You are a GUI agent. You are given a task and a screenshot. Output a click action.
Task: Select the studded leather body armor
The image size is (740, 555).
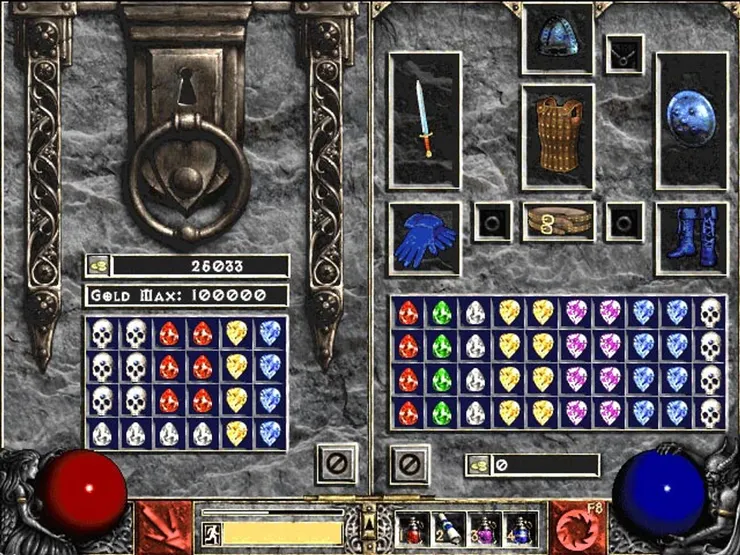[557, 134]
